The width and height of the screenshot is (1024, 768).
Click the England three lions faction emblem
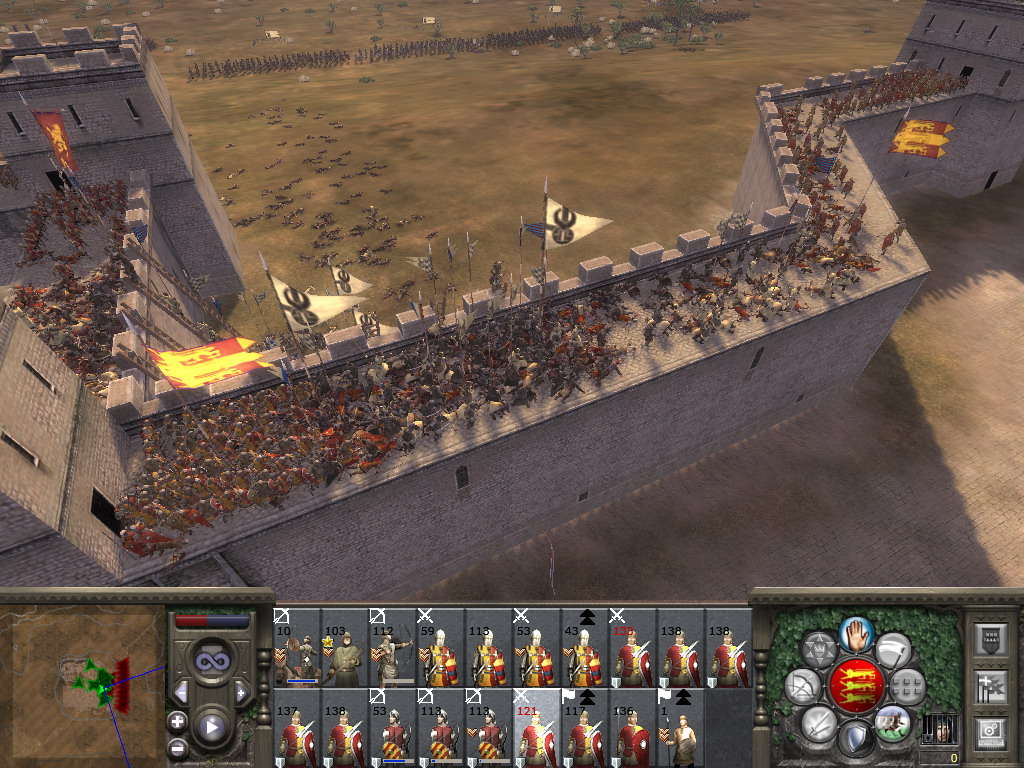coord(855,685)
